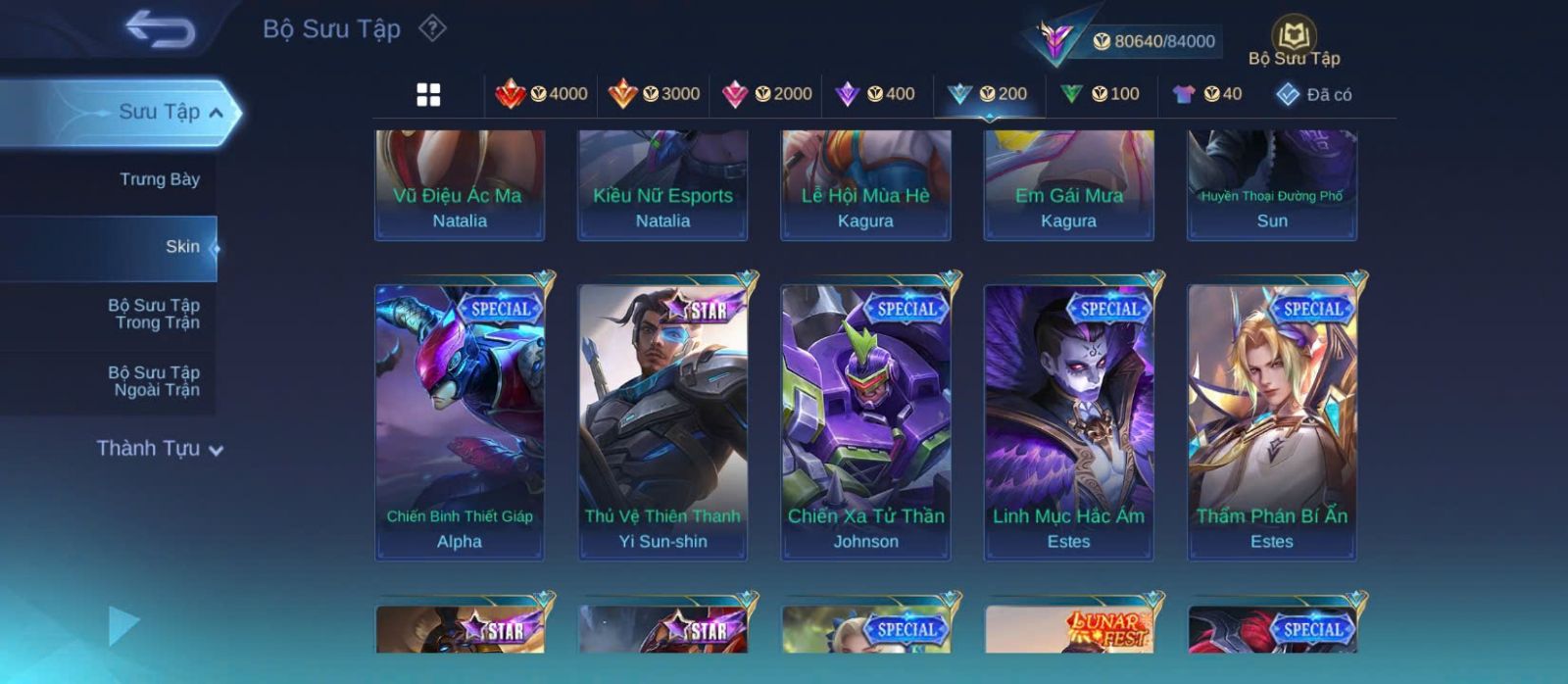Go back using the return arrow
The height and width of the screenshot is (684, 1568).
(x=160, y=30)
